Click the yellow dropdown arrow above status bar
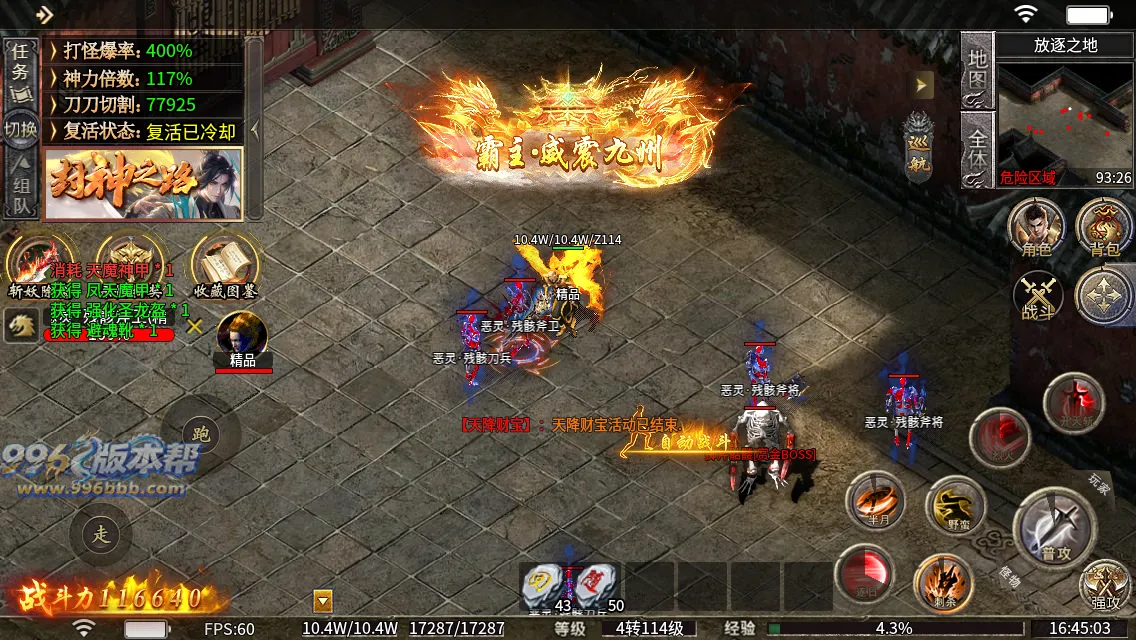 pos(322,601)
